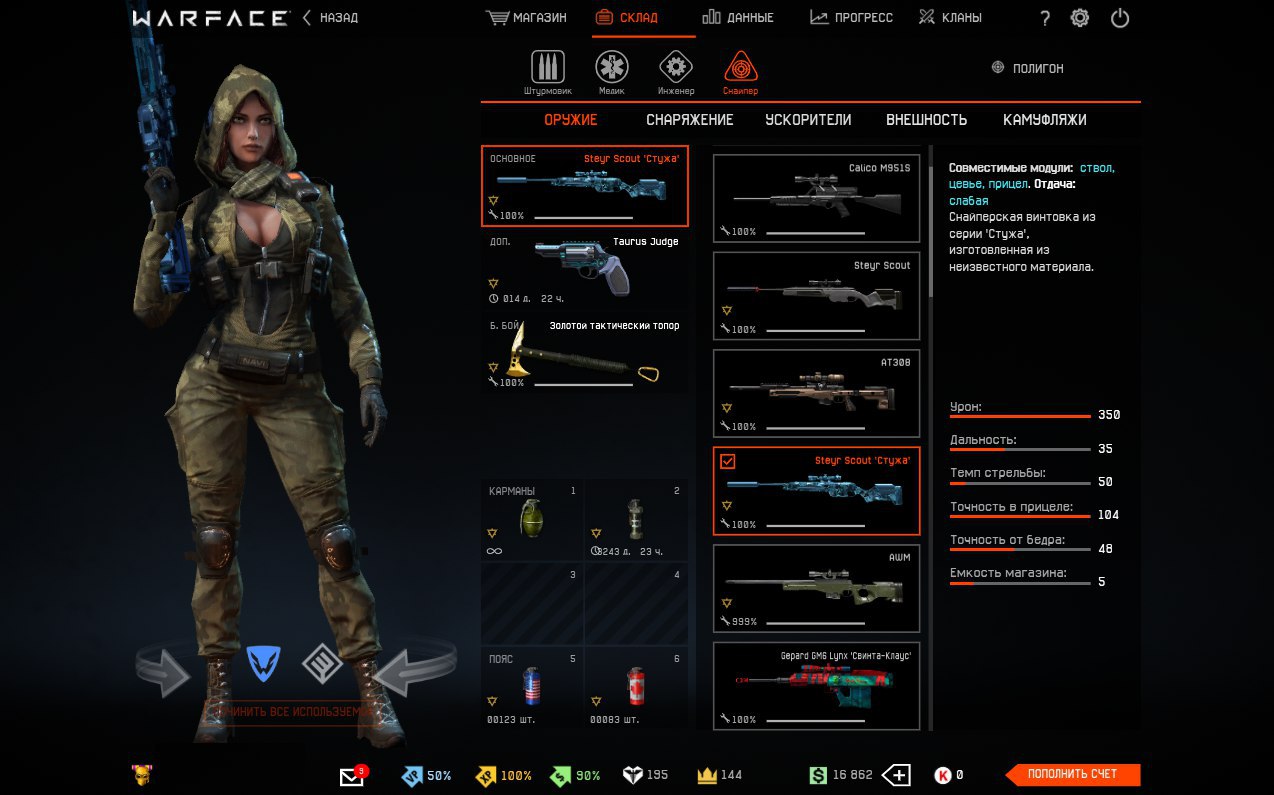Select the Медик class
Screen dimensions: 1274x795
tap(612, 72)
